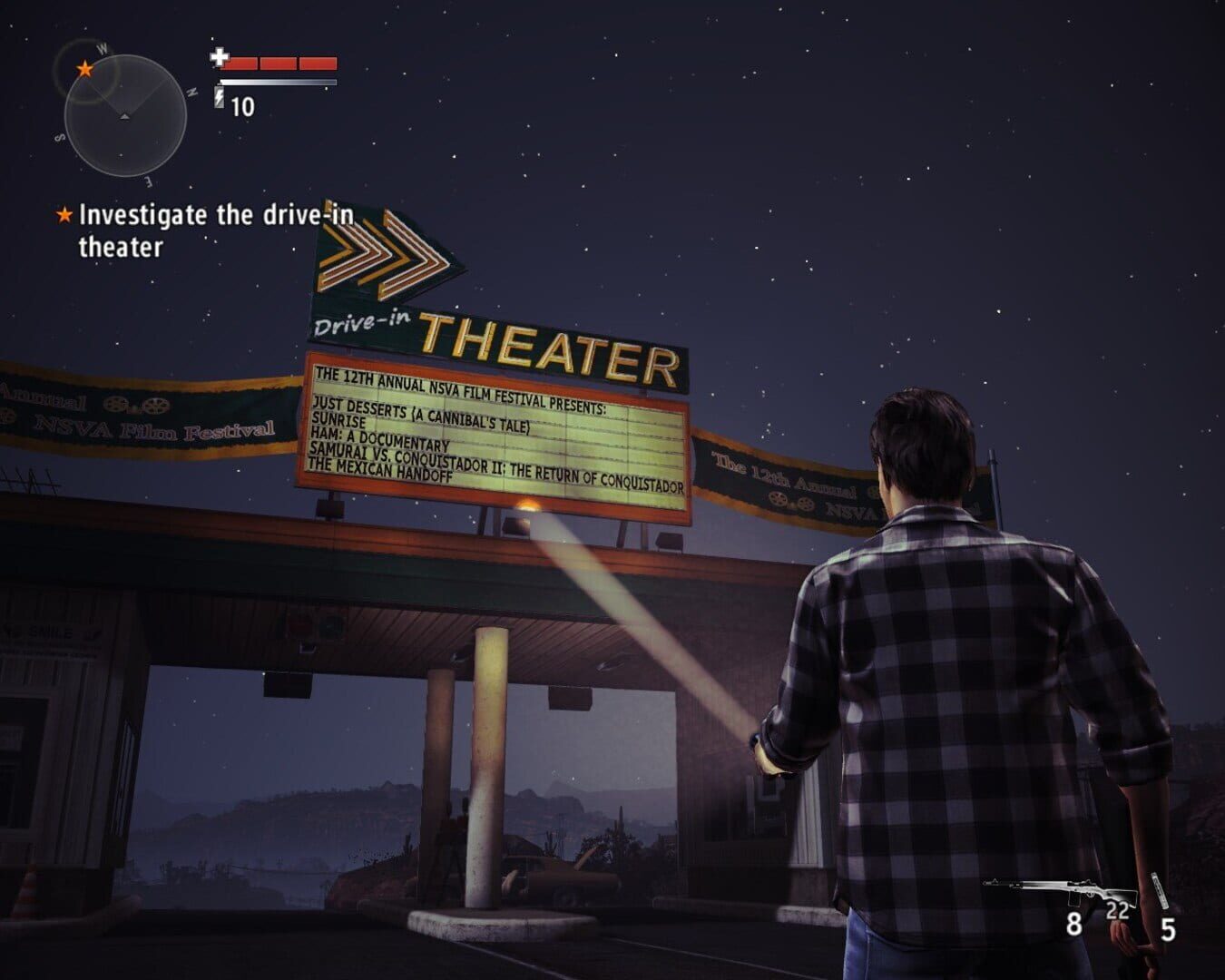The width and height of the screenshot is (1225, 980).
Task: Click the health cross icon
Action: click(x=219, y=57)
